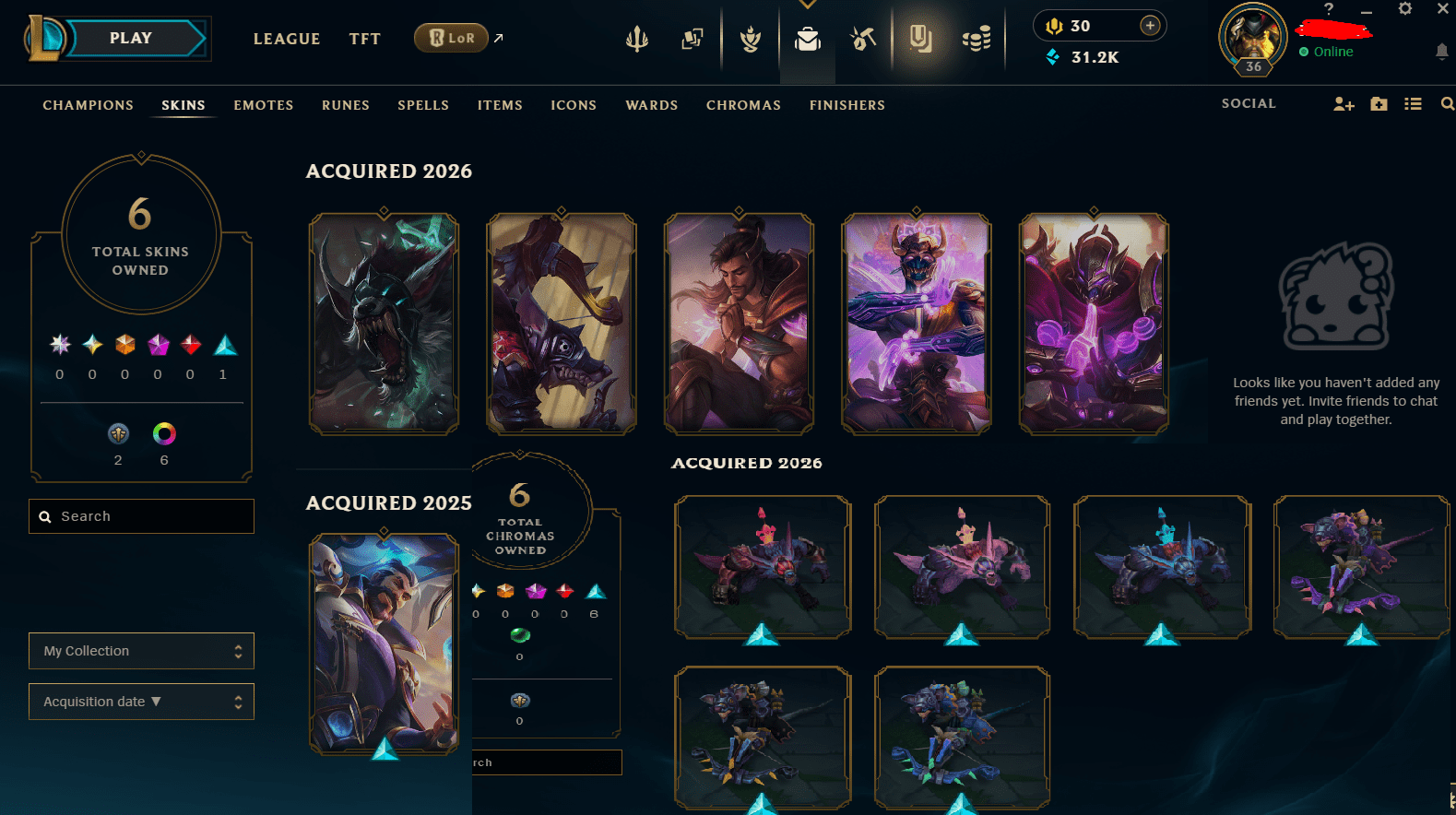Image resolution: width=1456 pixels, height=815 pixels.
Task: Open the Store via the coins icon
Action: click(977, 37)
